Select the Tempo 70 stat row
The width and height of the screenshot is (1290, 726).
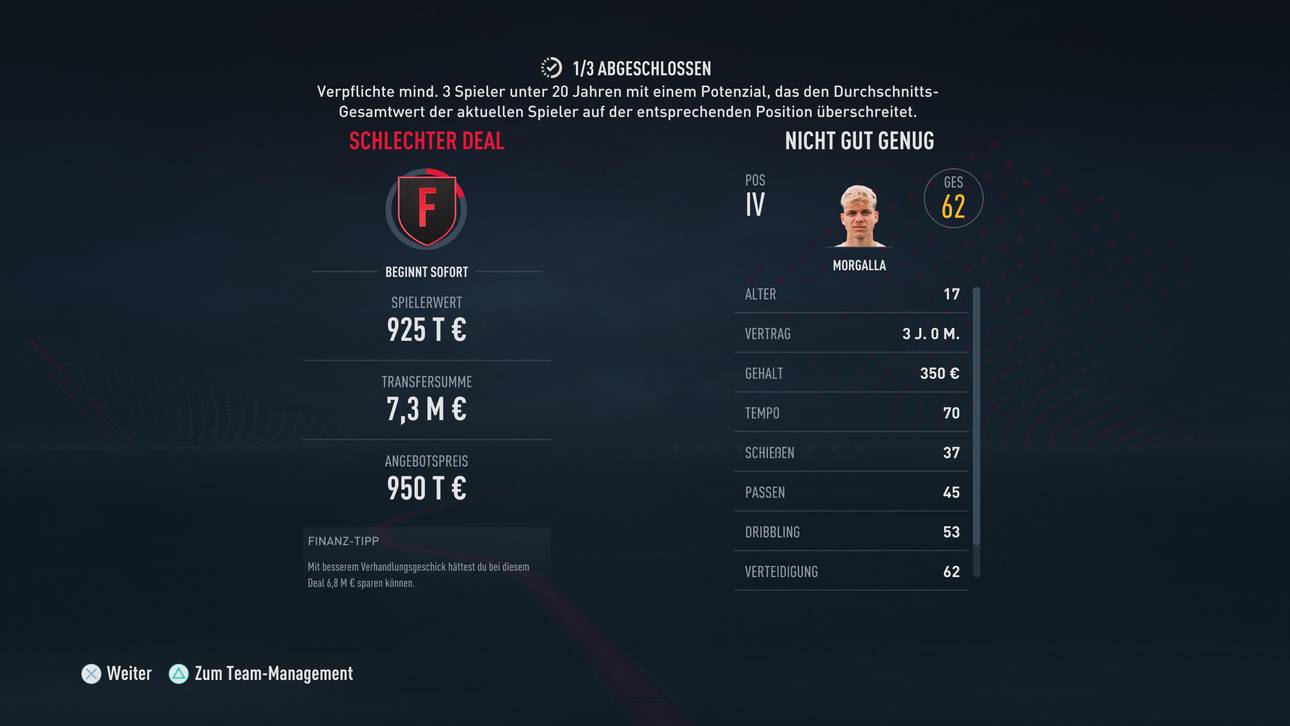850,412
